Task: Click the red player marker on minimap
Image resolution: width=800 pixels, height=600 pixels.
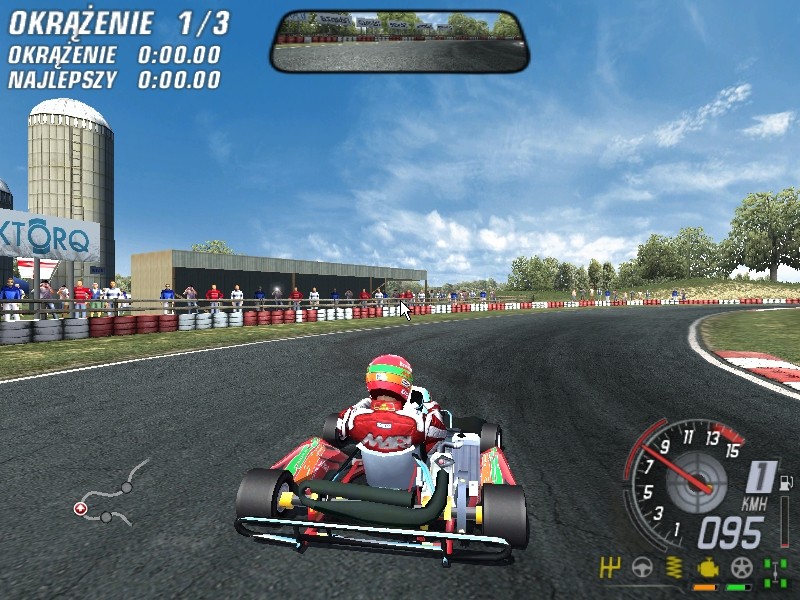Action: [x=80, y=509]
